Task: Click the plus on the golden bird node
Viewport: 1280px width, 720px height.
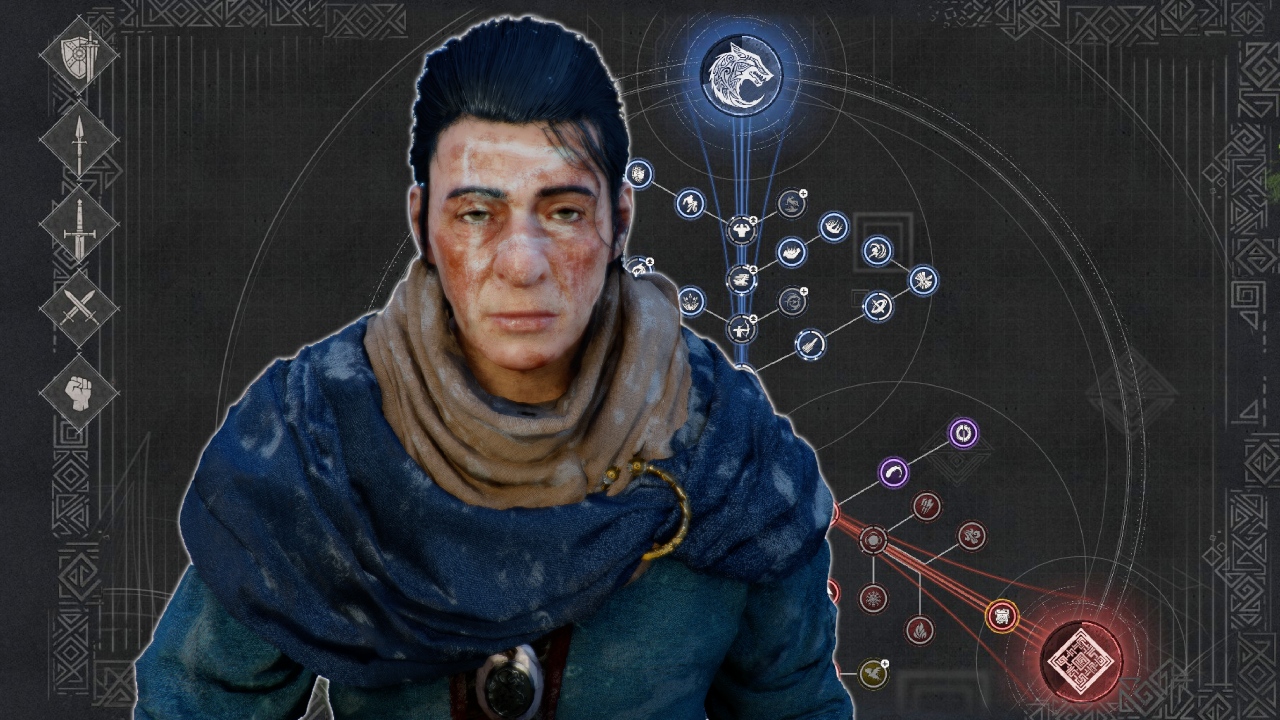Action: [886, 661]
